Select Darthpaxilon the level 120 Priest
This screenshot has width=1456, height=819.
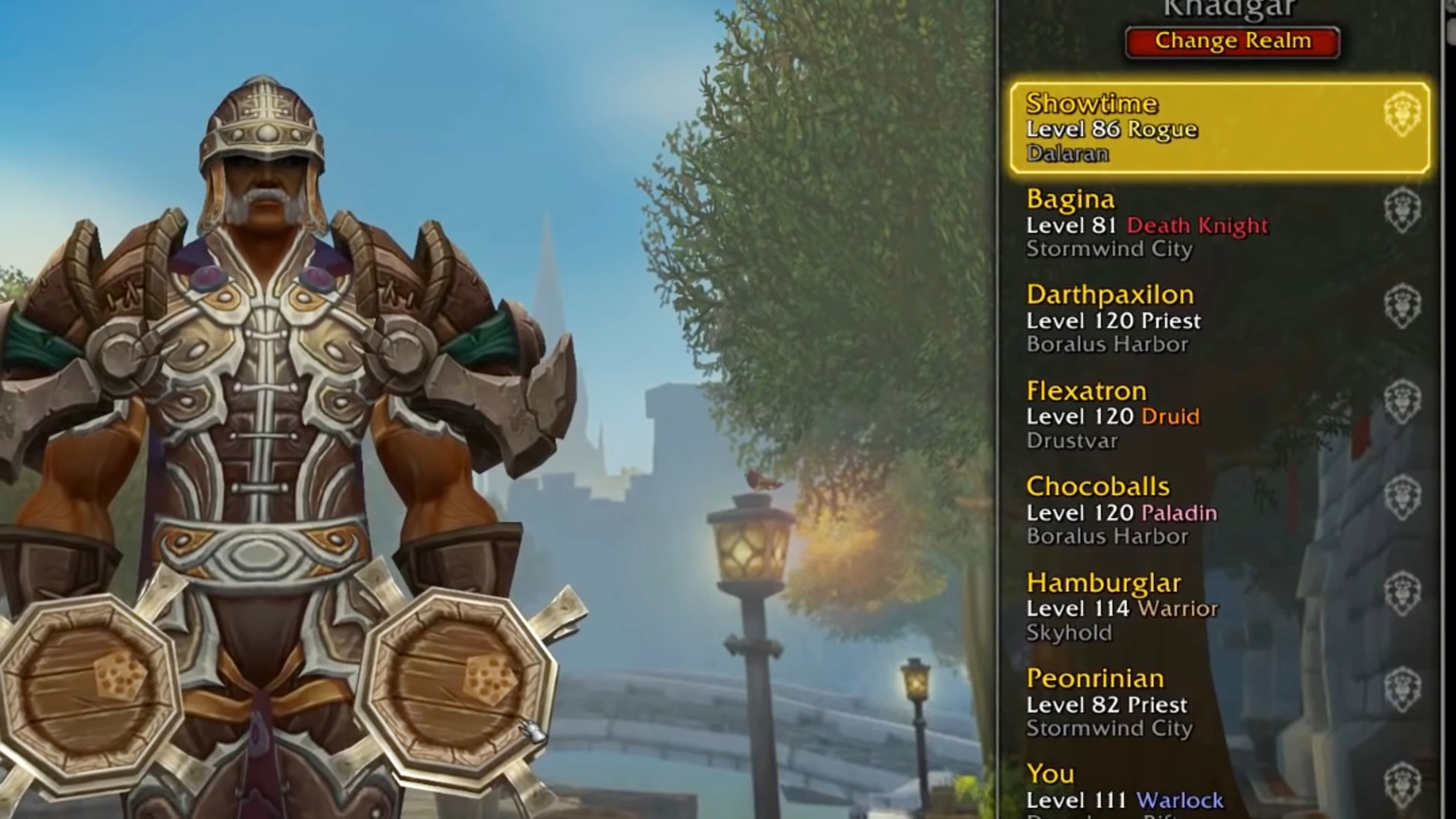click(x=1219, y=319)
